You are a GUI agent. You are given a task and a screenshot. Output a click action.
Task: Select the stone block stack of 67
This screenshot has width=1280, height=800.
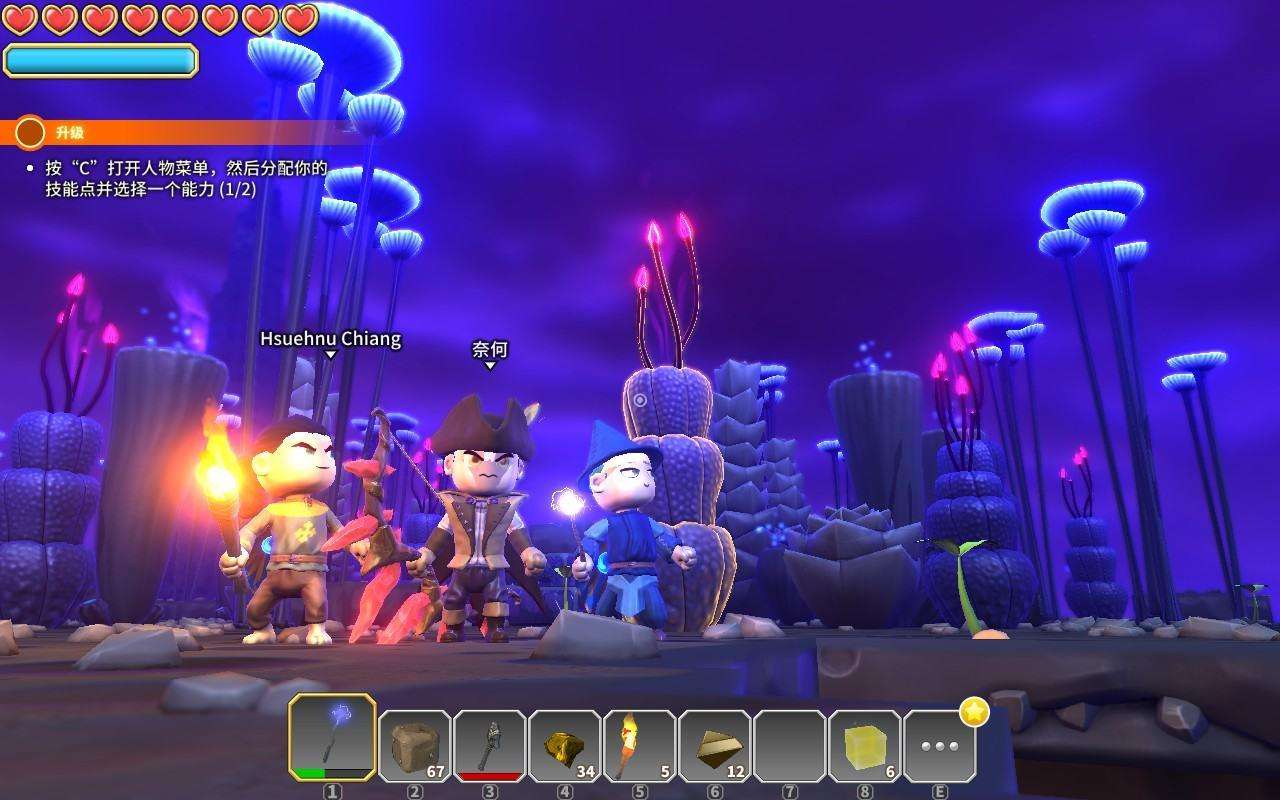pyautogui.click(x=415, y=745)
